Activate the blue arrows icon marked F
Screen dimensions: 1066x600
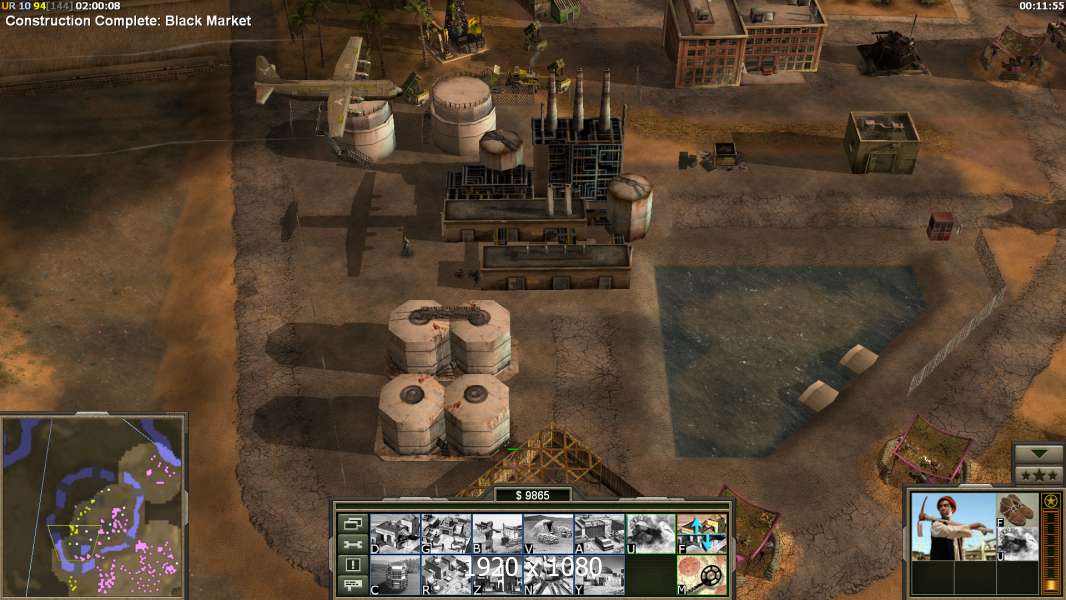click(x=702, y=534)
